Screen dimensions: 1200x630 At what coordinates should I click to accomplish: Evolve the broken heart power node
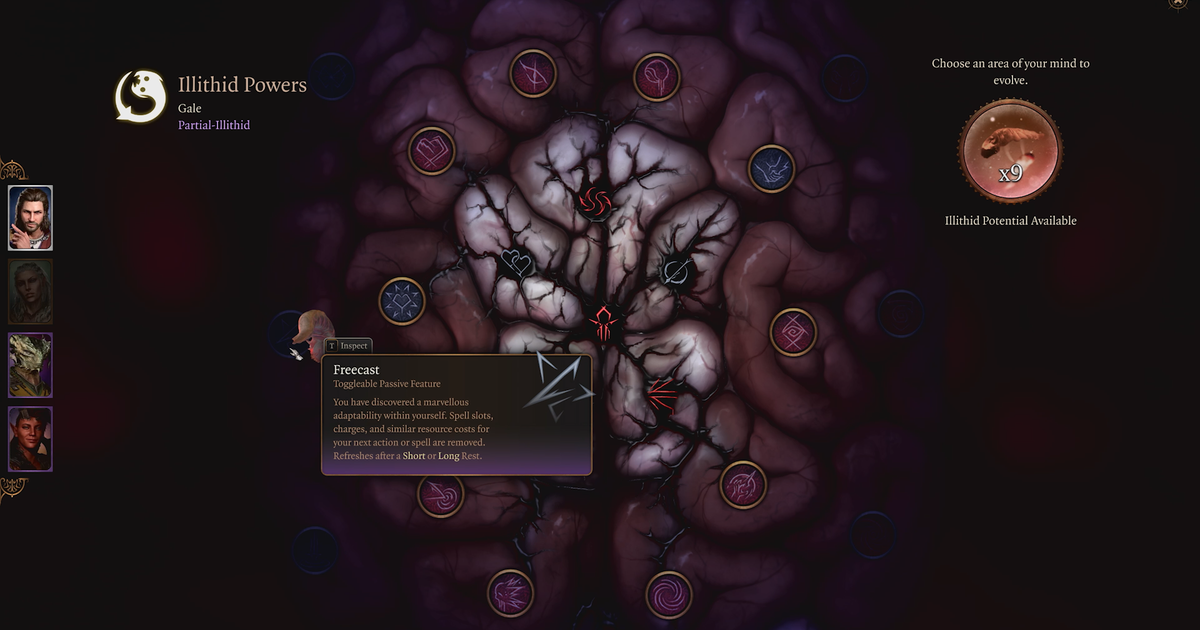[x=432, y=152]
